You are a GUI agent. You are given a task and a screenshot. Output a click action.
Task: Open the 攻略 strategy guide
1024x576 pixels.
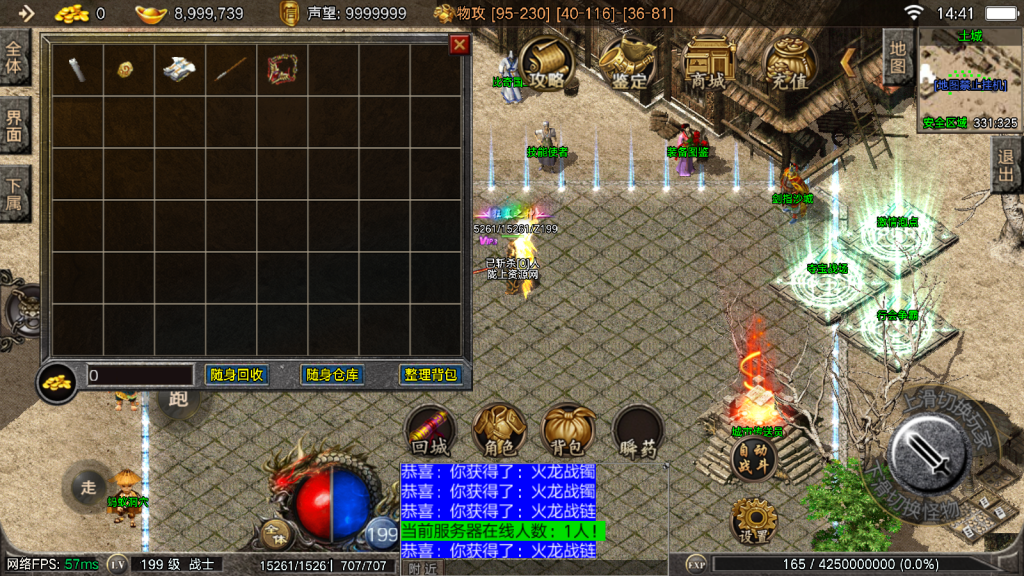547,66
